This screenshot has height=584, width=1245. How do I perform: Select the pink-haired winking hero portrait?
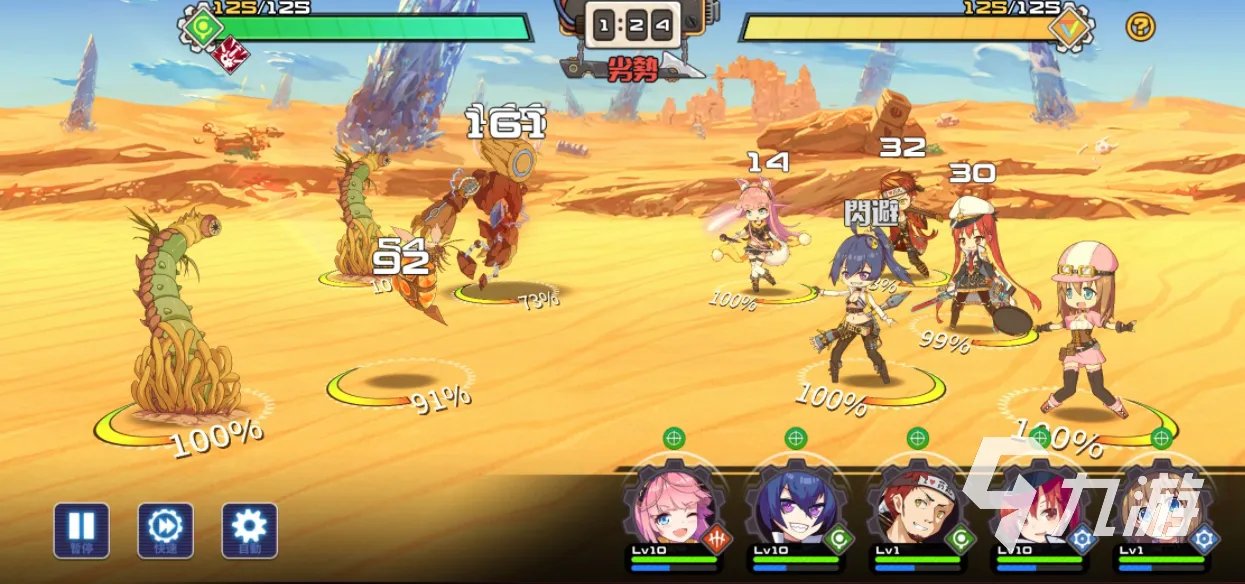[x=673, y=505]
